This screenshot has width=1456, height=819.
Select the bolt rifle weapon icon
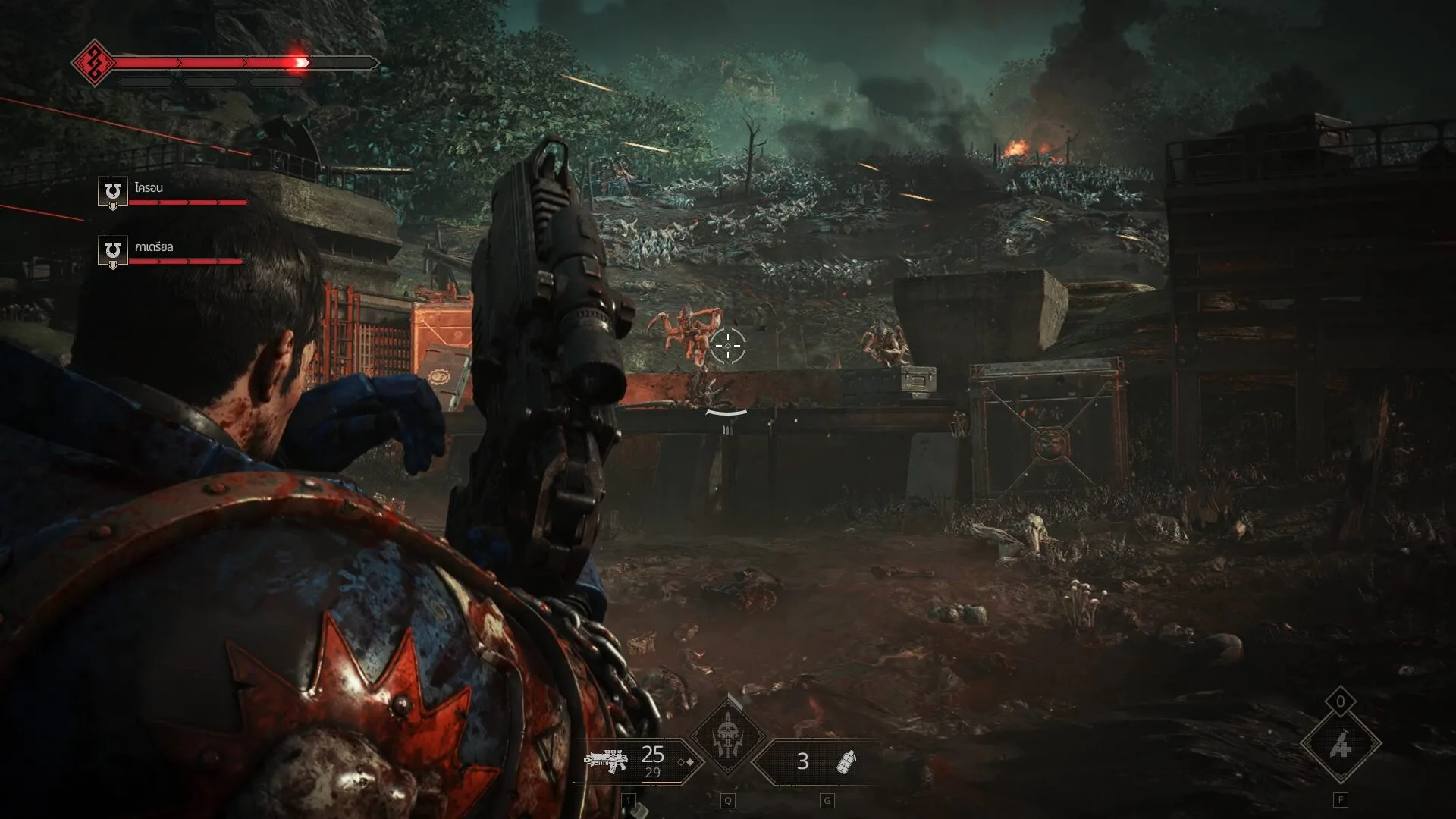point(606,761)
